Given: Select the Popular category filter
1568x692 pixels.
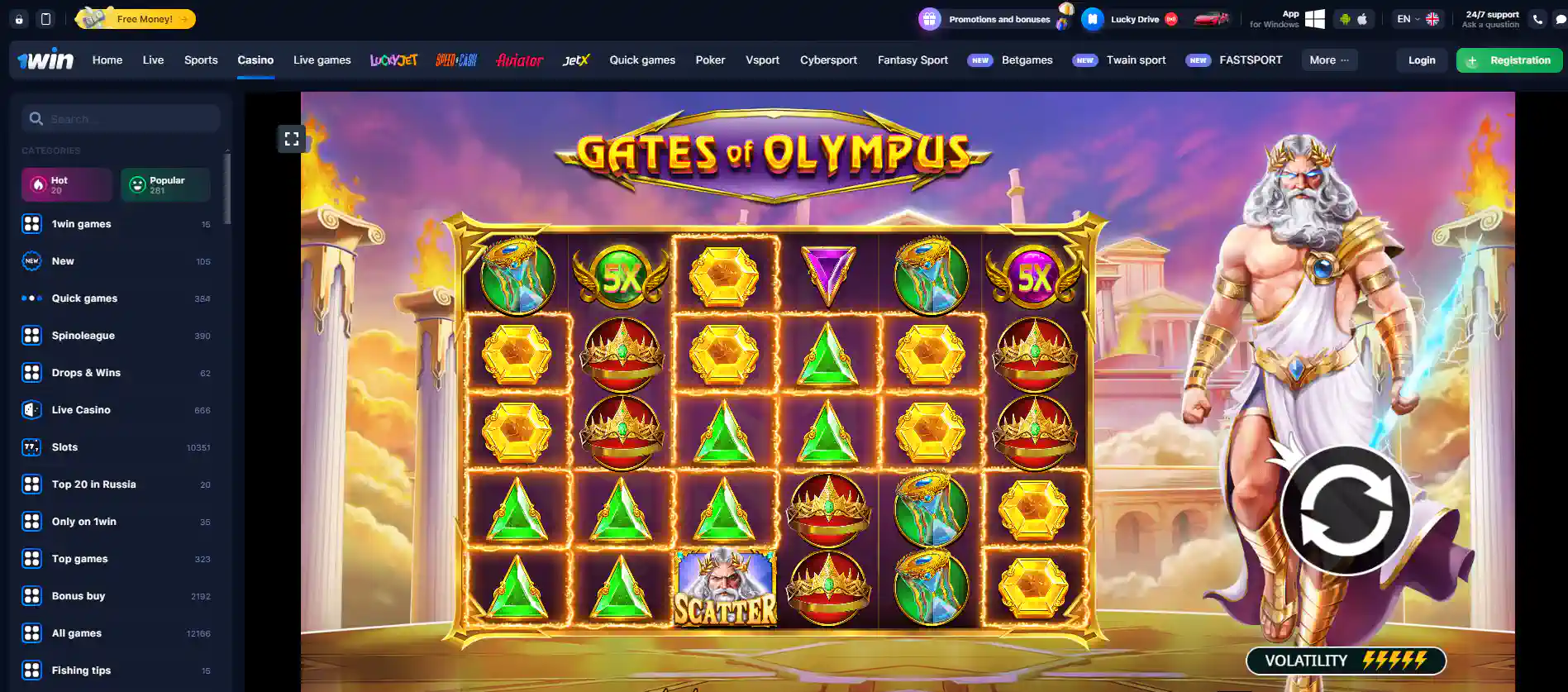Looking at the screenshot, I should pos(164,184).
